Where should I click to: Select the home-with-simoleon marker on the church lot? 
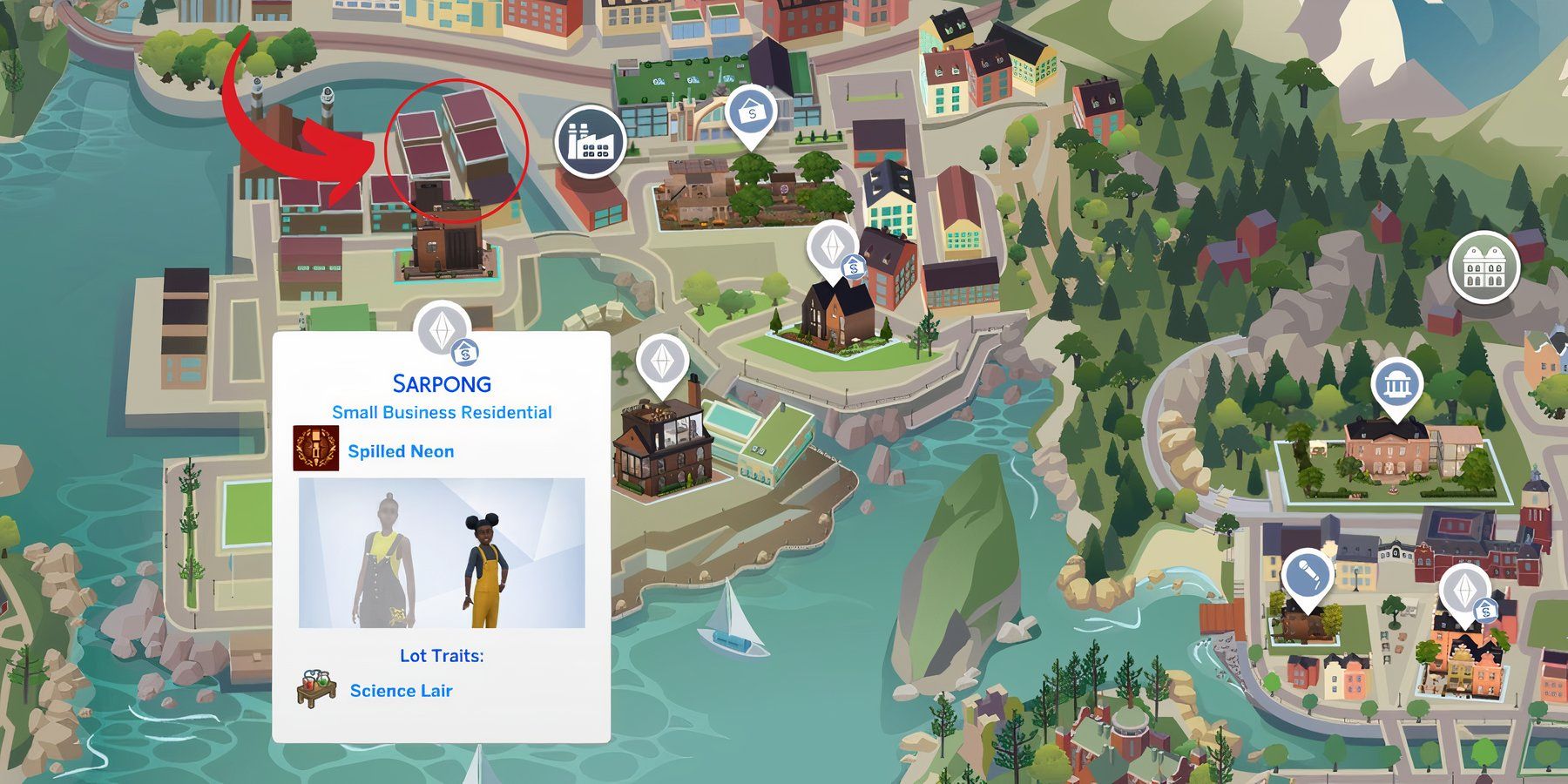[854, 267]
